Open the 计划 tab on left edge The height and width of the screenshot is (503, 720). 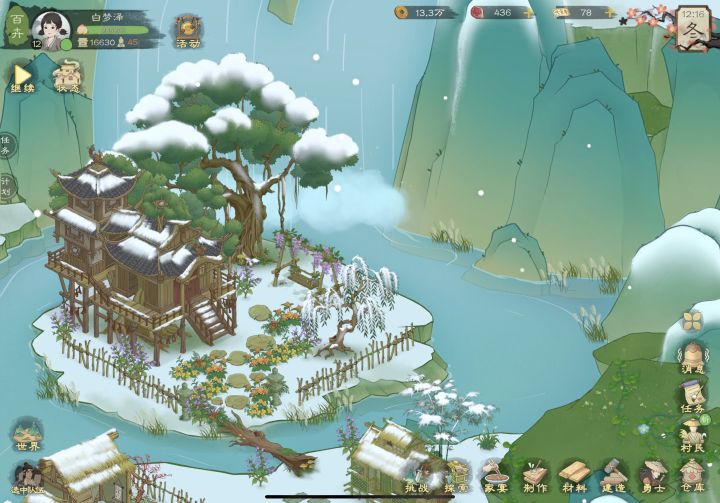[x=7, y=187]
